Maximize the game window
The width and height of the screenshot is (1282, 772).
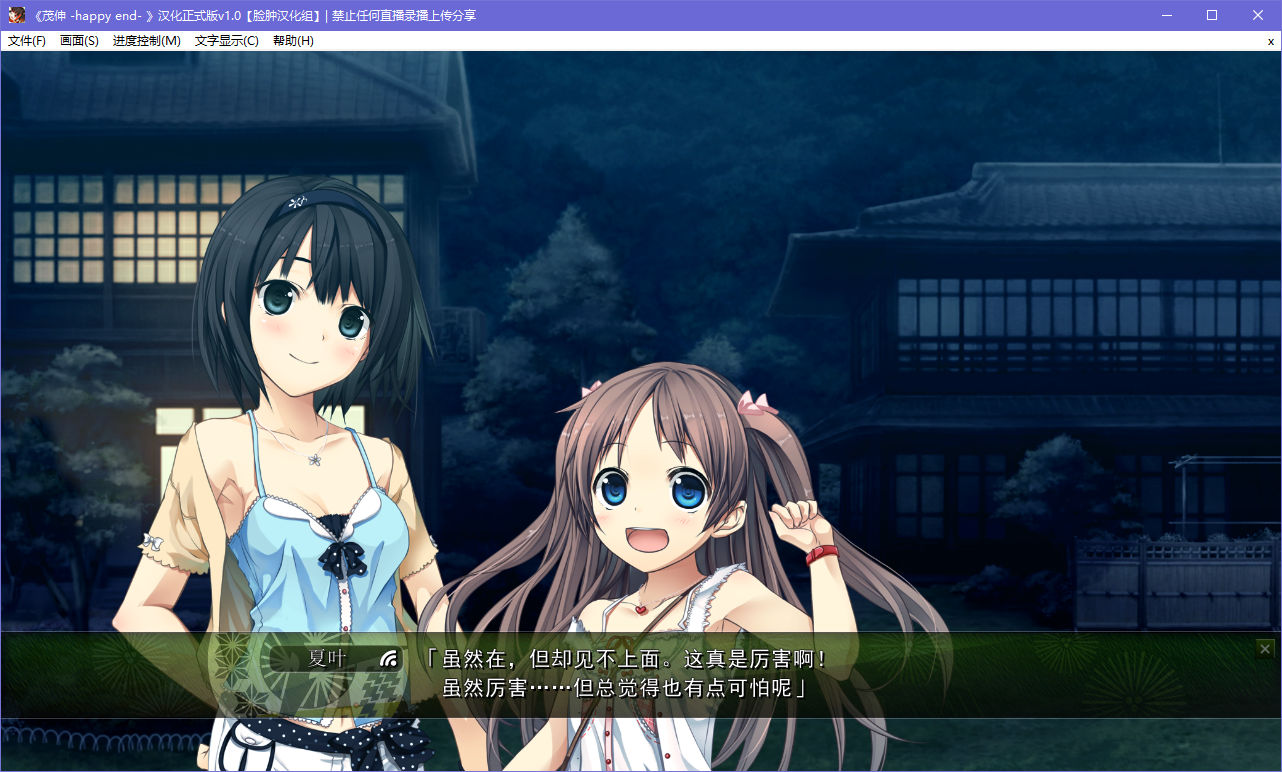point(1212,15)
